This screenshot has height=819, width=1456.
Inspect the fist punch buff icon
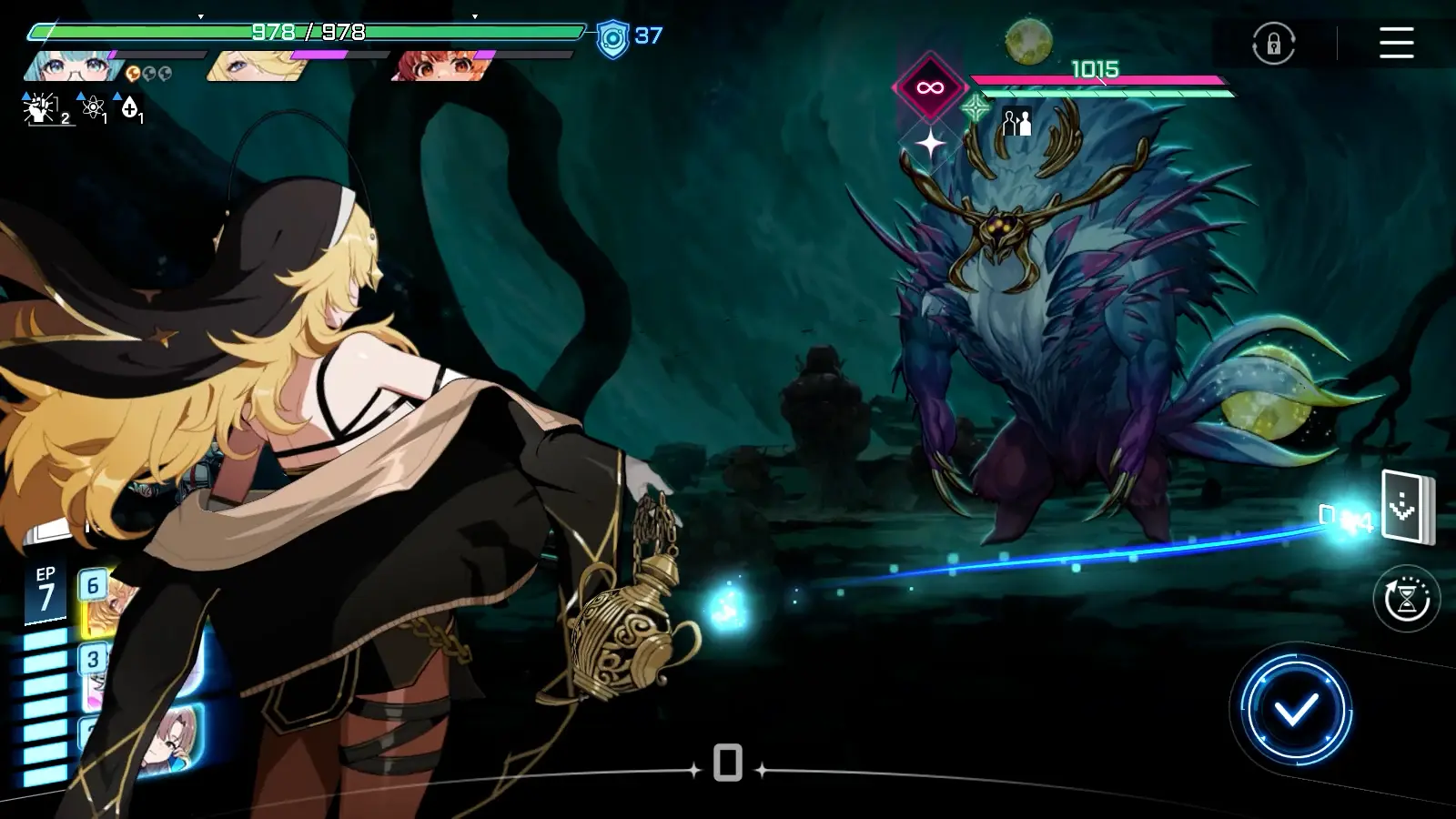click(x=41, y=108)
